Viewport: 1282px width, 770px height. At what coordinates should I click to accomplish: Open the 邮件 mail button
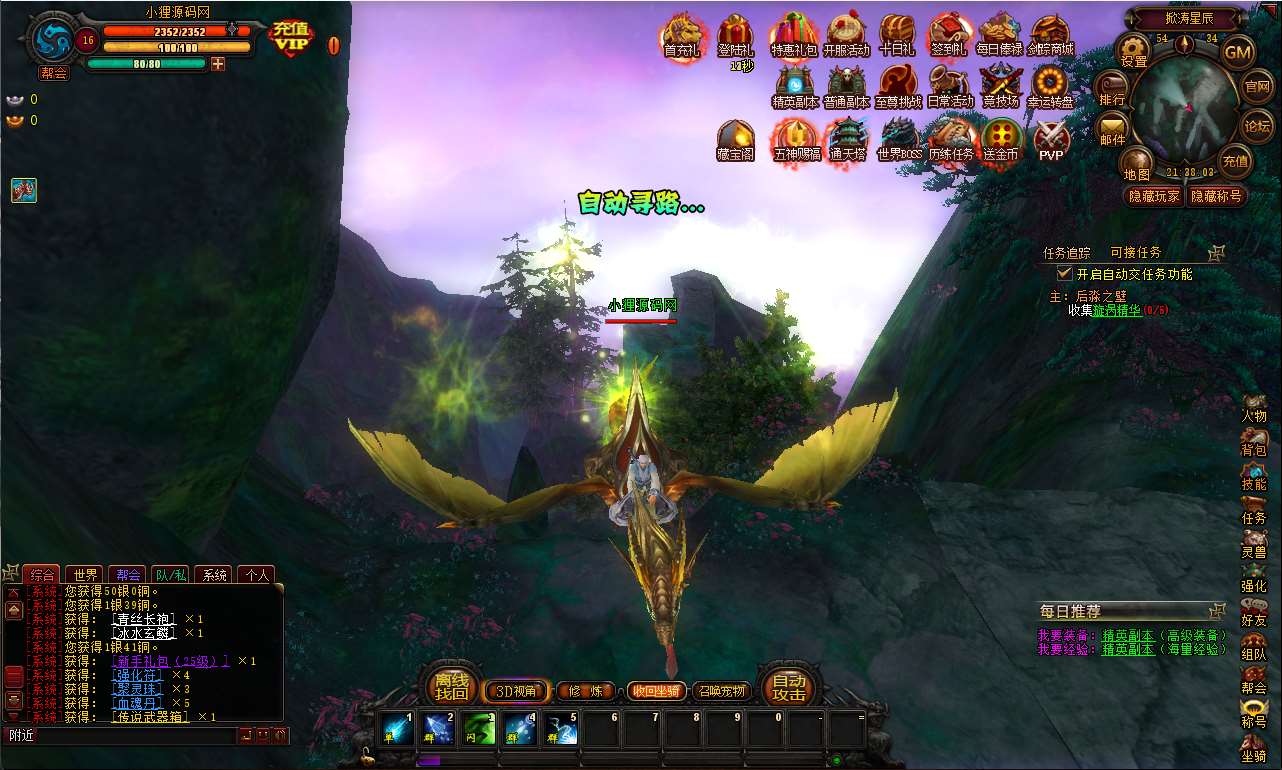[1113, 127]
